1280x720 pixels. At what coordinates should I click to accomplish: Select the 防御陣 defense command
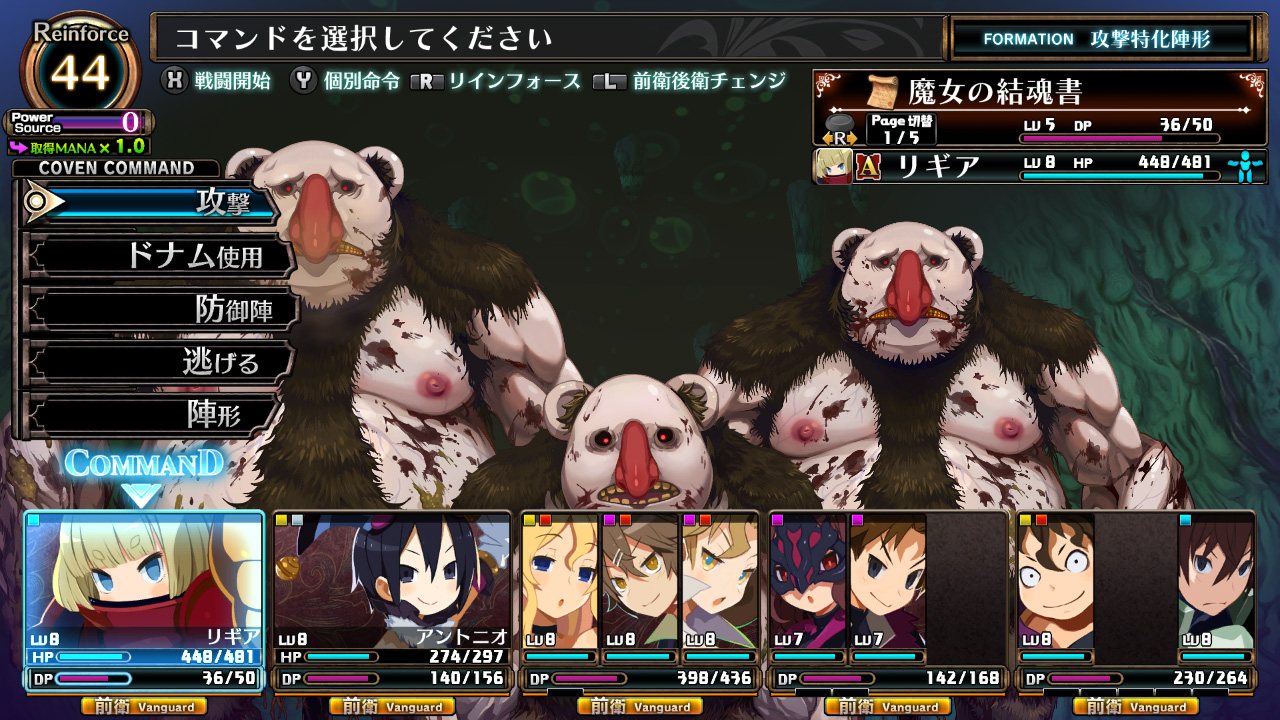pos(160,310)
